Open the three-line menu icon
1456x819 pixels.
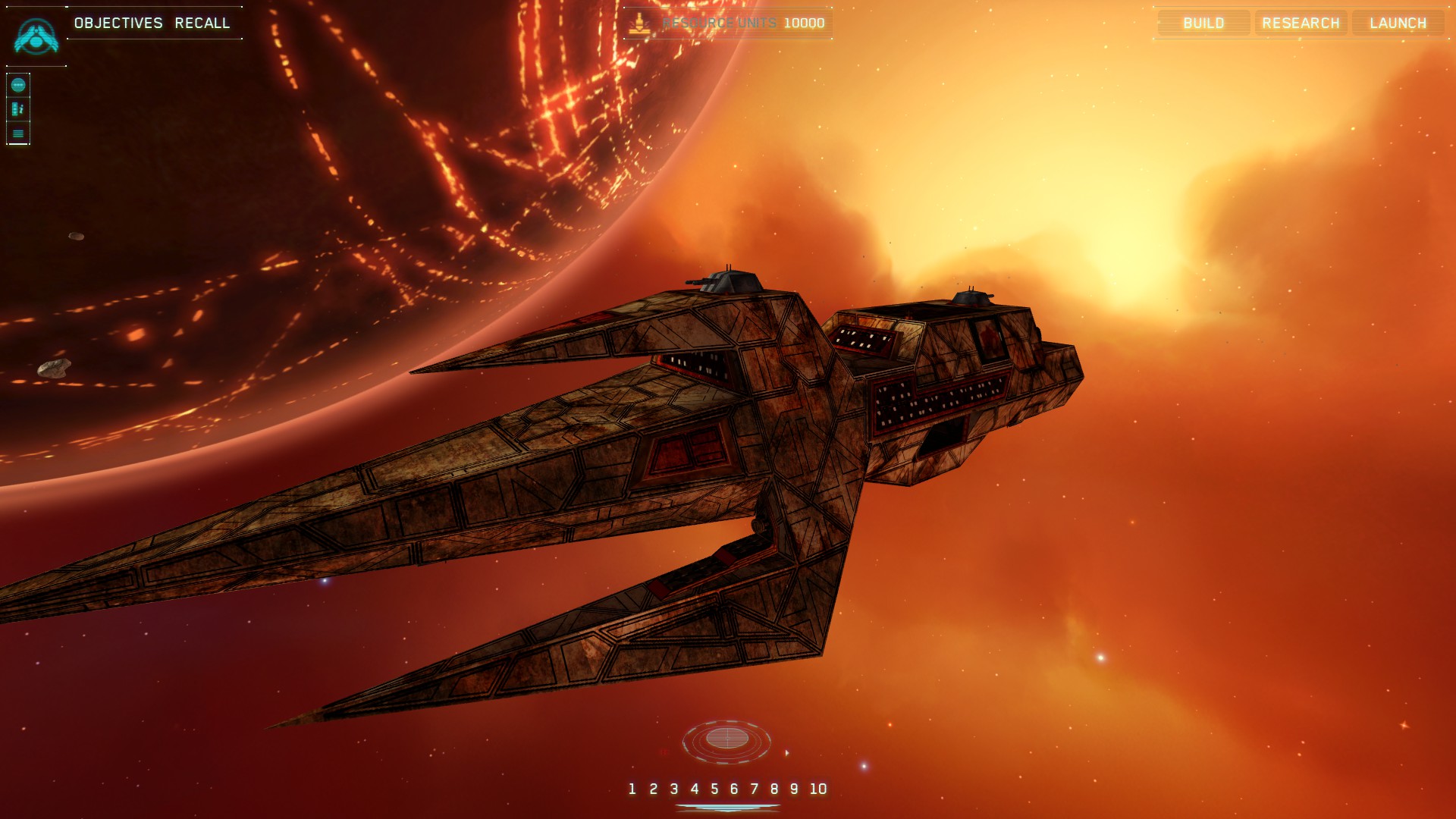click(x=18, y=133)
